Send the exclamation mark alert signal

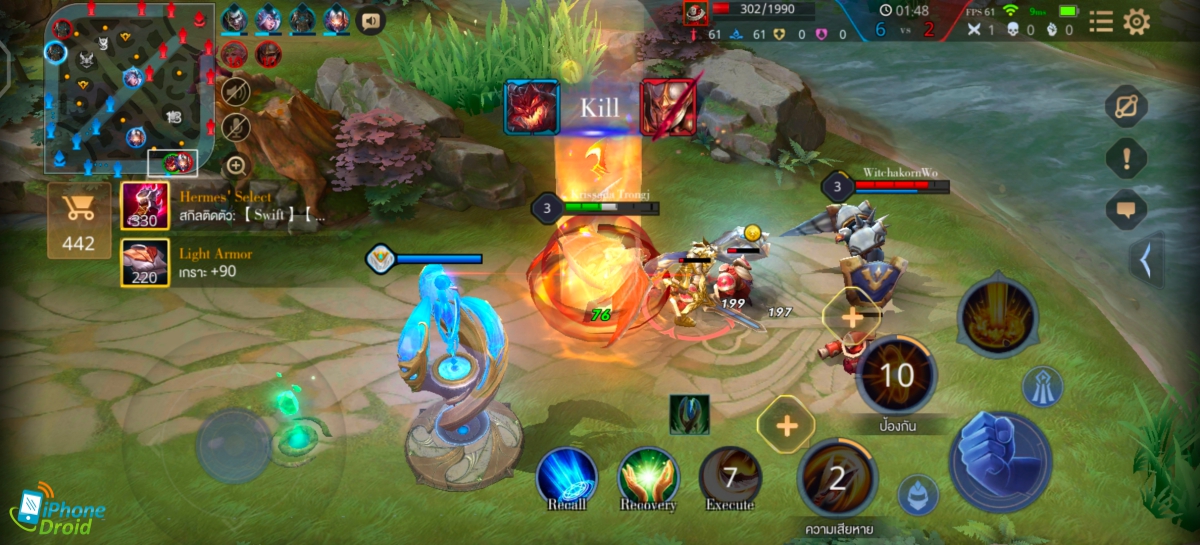[1126, 158]
